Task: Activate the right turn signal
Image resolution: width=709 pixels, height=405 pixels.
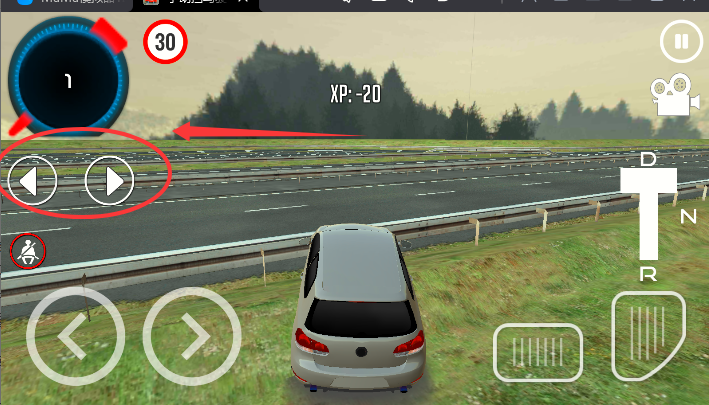Action: click(109, 181)
